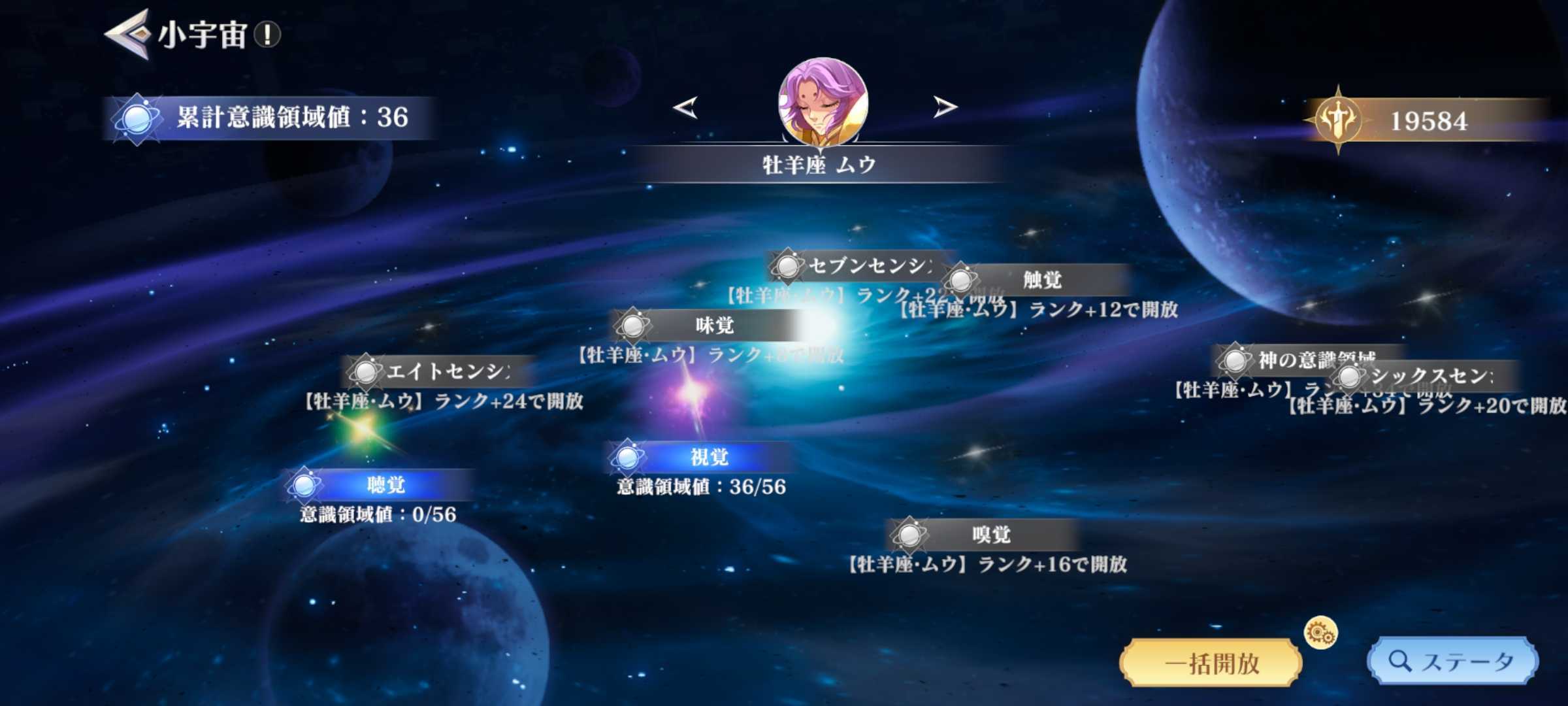Open the 味覚 (taste) sense node

tap(632, 326)
